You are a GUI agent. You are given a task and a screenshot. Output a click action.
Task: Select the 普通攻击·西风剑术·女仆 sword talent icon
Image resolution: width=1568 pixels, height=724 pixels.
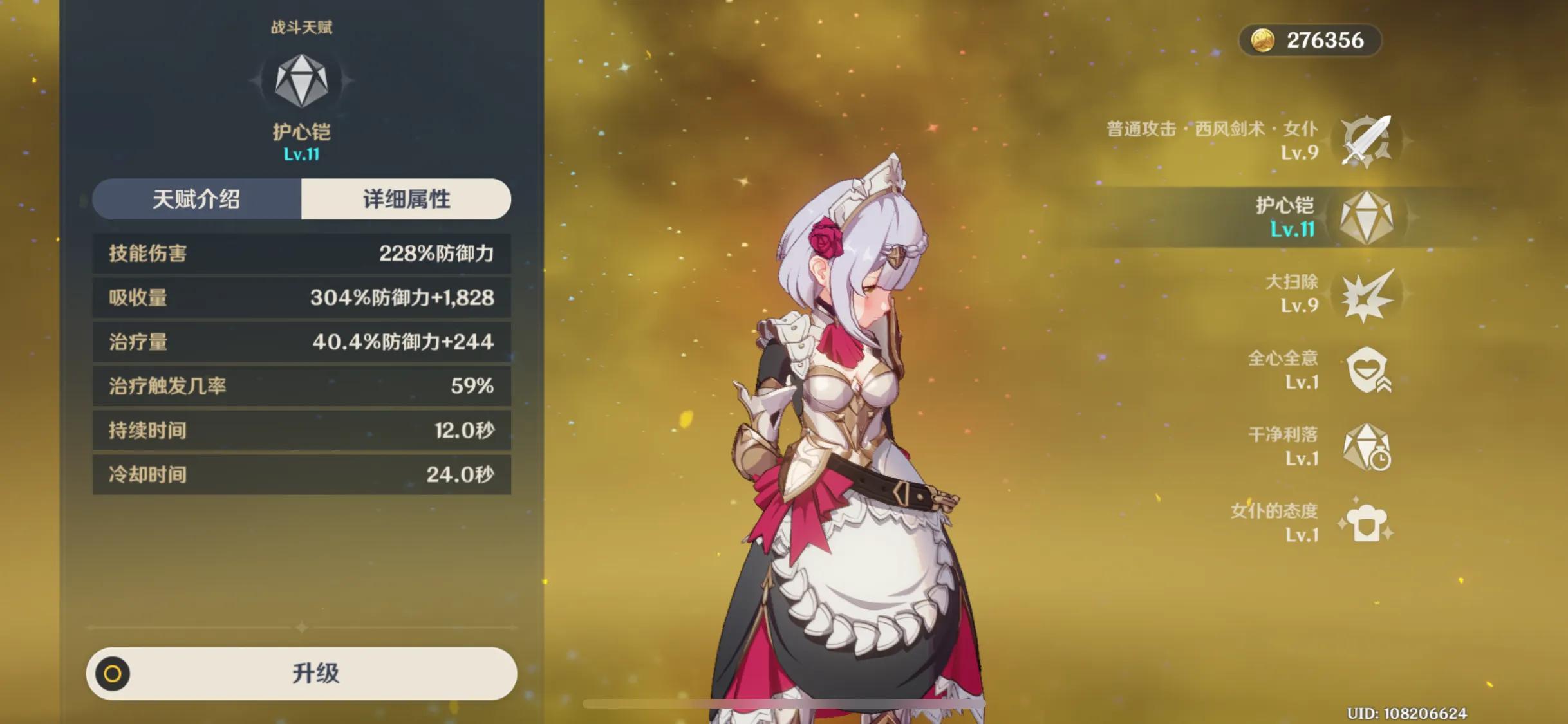click(x=1368, y=140)
